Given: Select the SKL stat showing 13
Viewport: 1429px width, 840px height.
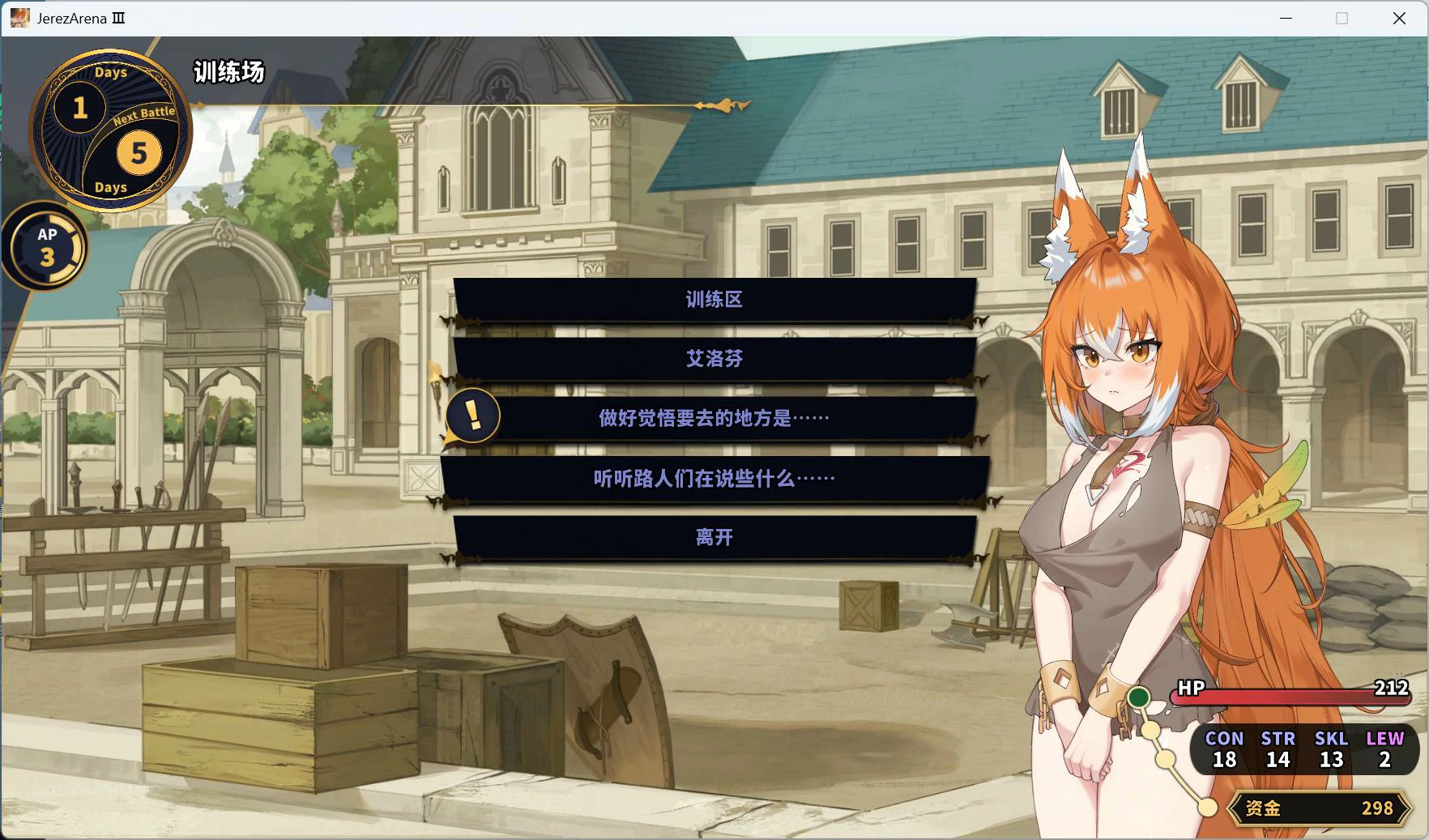Looking at the screenshot, I should 1331,750.
